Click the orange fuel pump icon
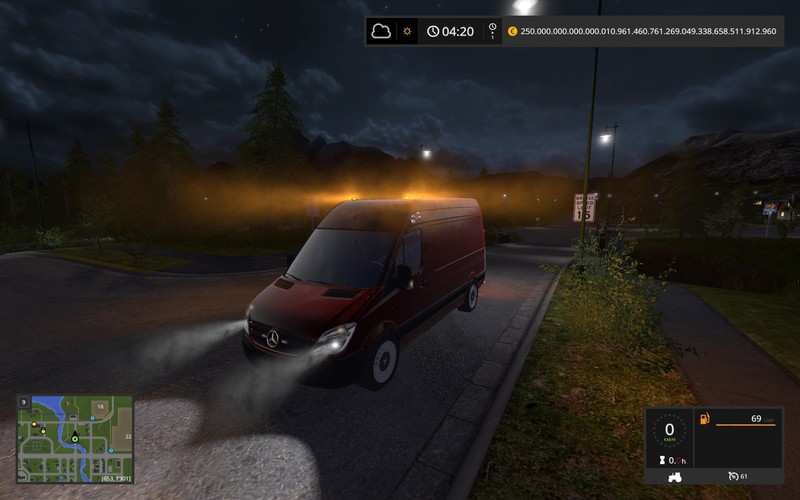Screen dimensions: 800x500 coord(704,417)
